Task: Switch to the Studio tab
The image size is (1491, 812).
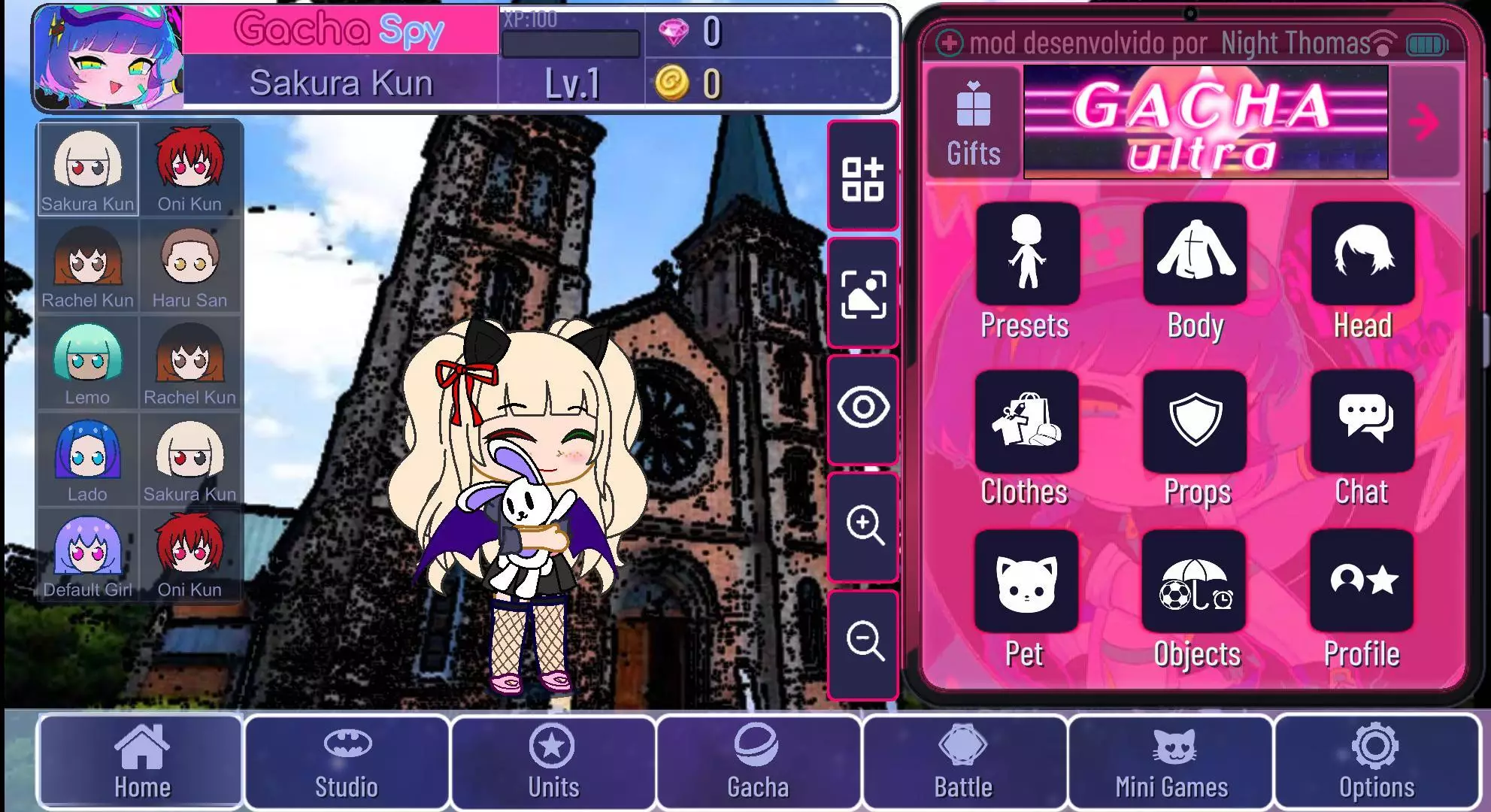Action: [347, 763]
